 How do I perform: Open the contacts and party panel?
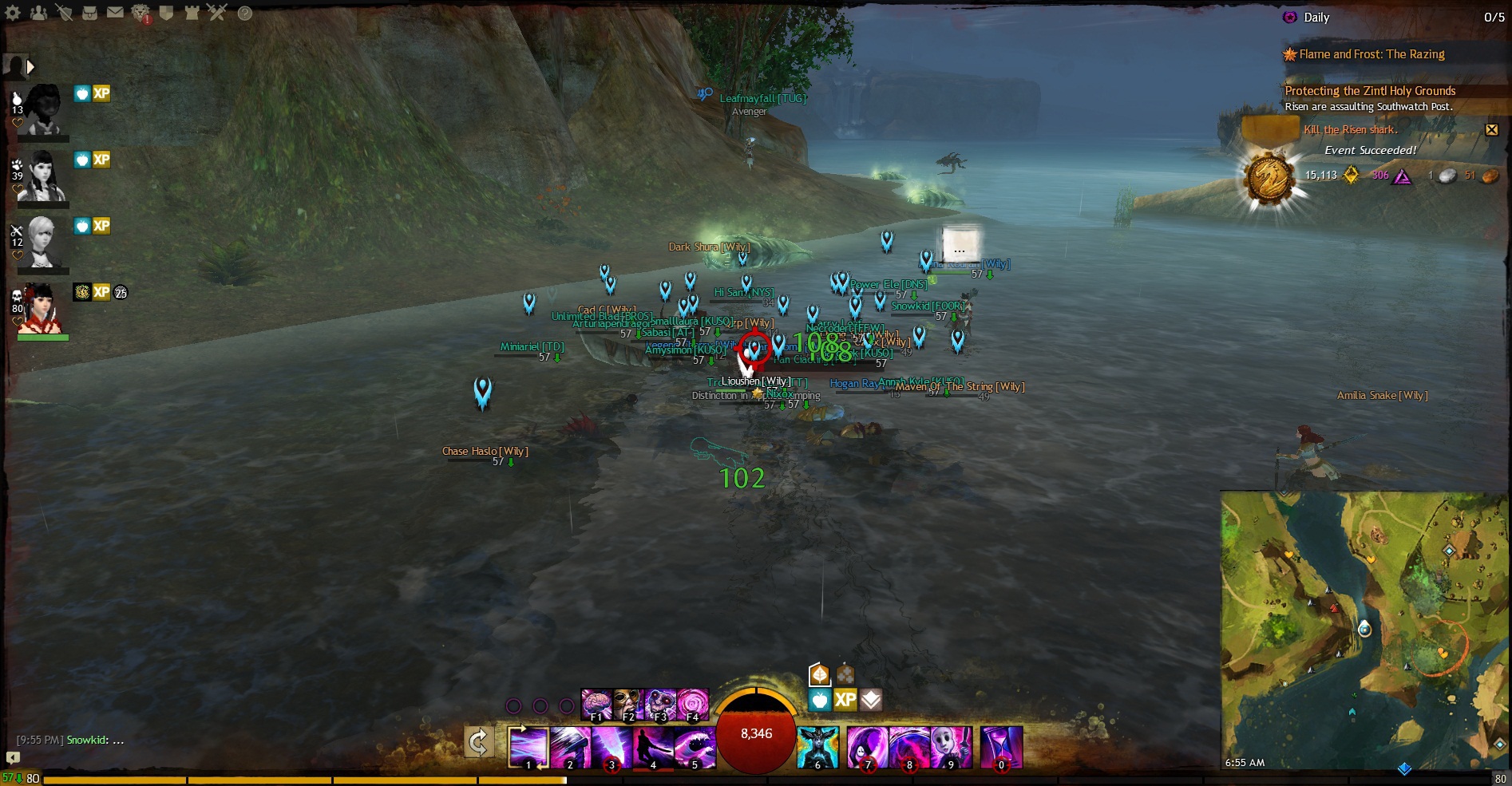[38, 13]
